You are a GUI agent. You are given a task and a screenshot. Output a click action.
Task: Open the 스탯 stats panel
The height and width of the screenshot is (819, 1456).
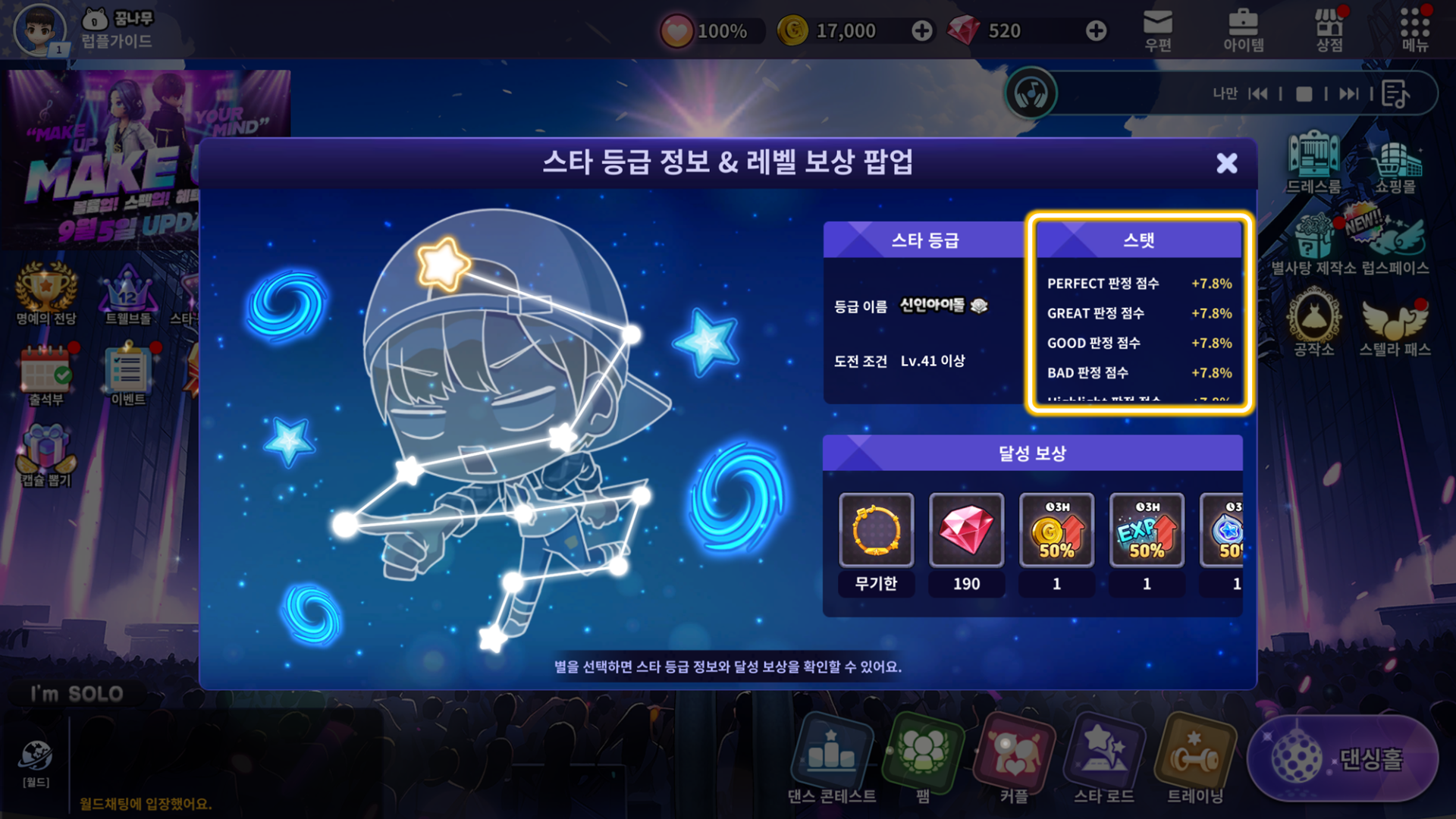click(x=1138, y=240)
